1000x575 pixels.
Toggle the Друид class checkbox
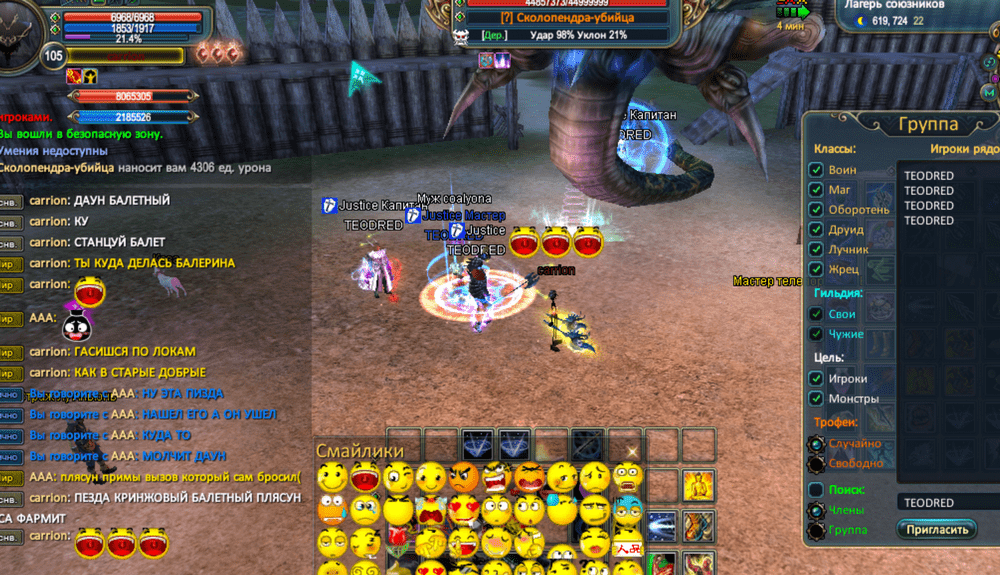pyautogui.click(x=816, y=230)
